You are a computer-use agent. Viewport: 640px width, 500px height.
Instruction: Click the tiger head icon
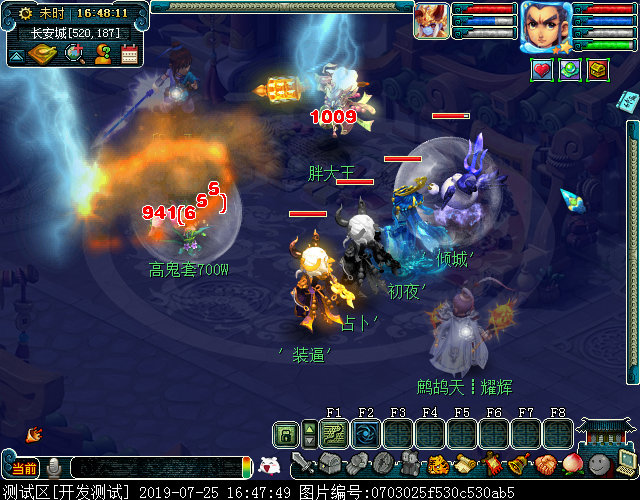pyautogui.click(x=437, y=465)
